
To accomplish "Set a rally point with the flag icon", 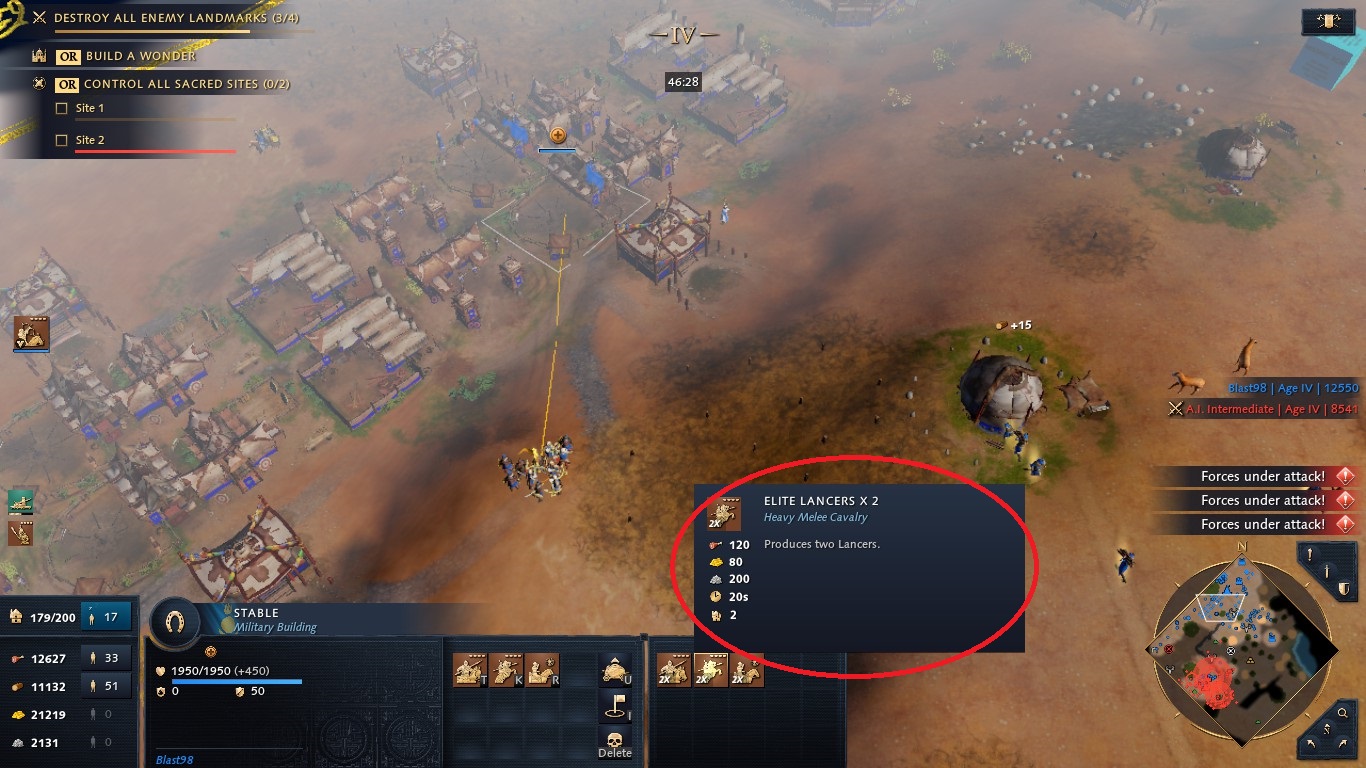I will (613, 706).
